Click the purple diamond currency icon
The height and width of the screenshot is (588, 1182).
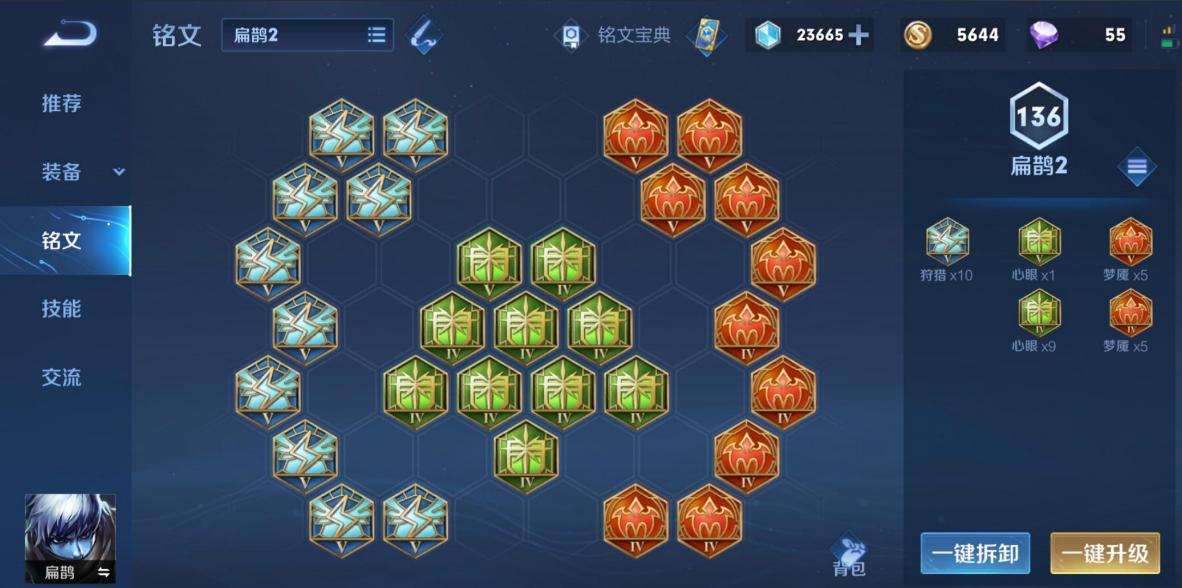(x=1044, y=36)
